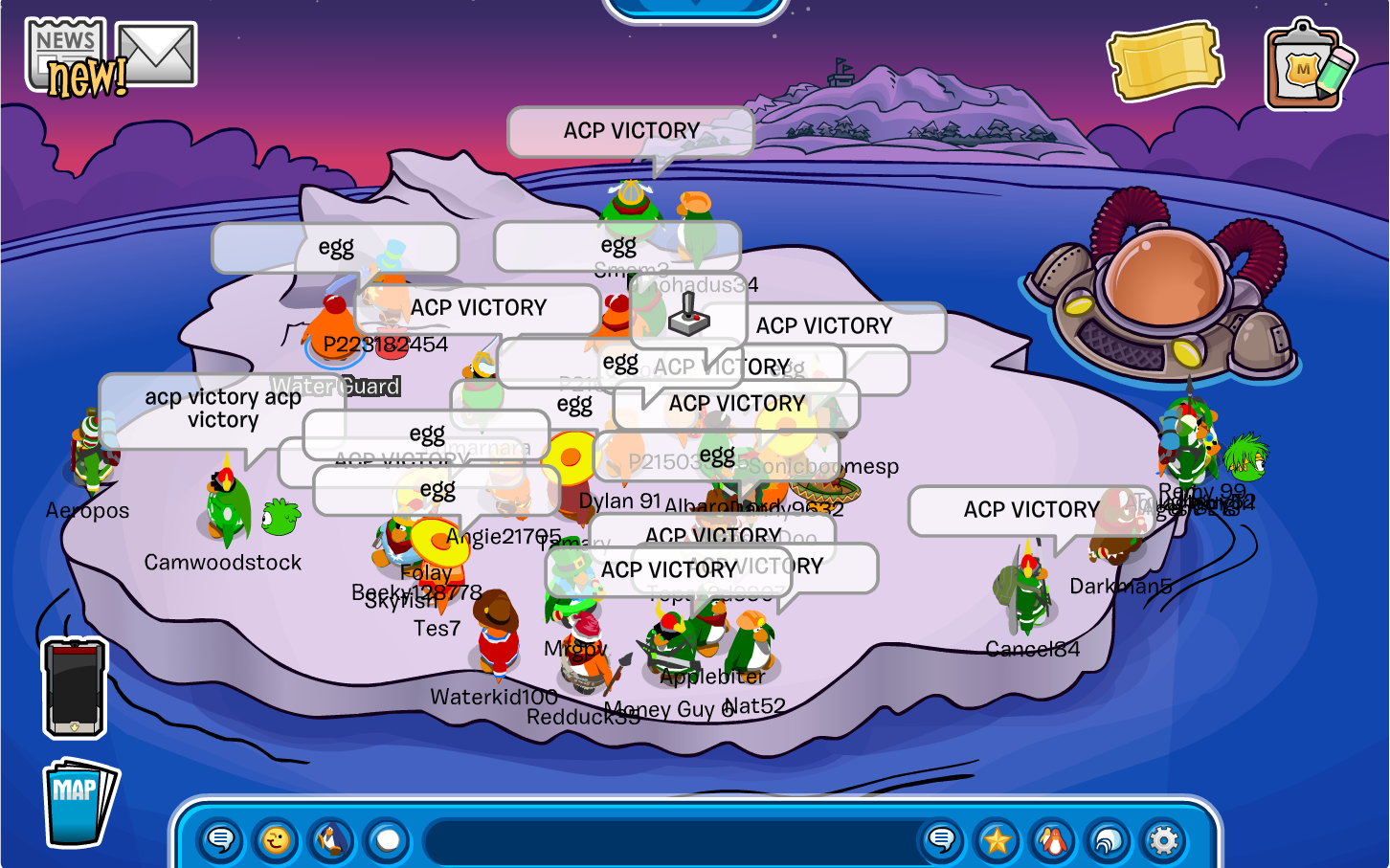The width and height of the screenshot is (1390, 868).
Task: Select the snowball throw button
Action: 388,840
